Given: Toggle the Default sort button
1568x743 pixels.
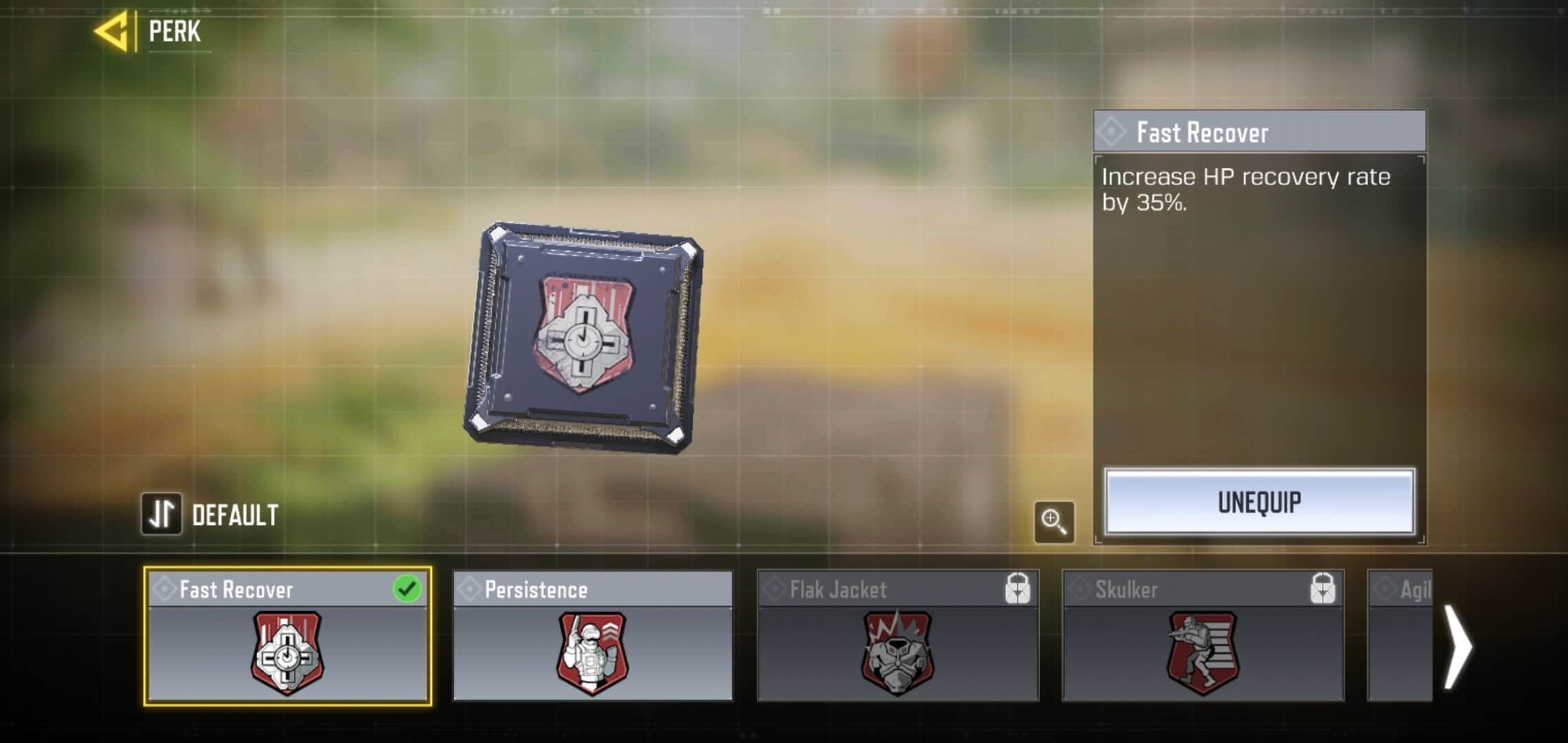Looking at the screenshot, I should (162, 514).
